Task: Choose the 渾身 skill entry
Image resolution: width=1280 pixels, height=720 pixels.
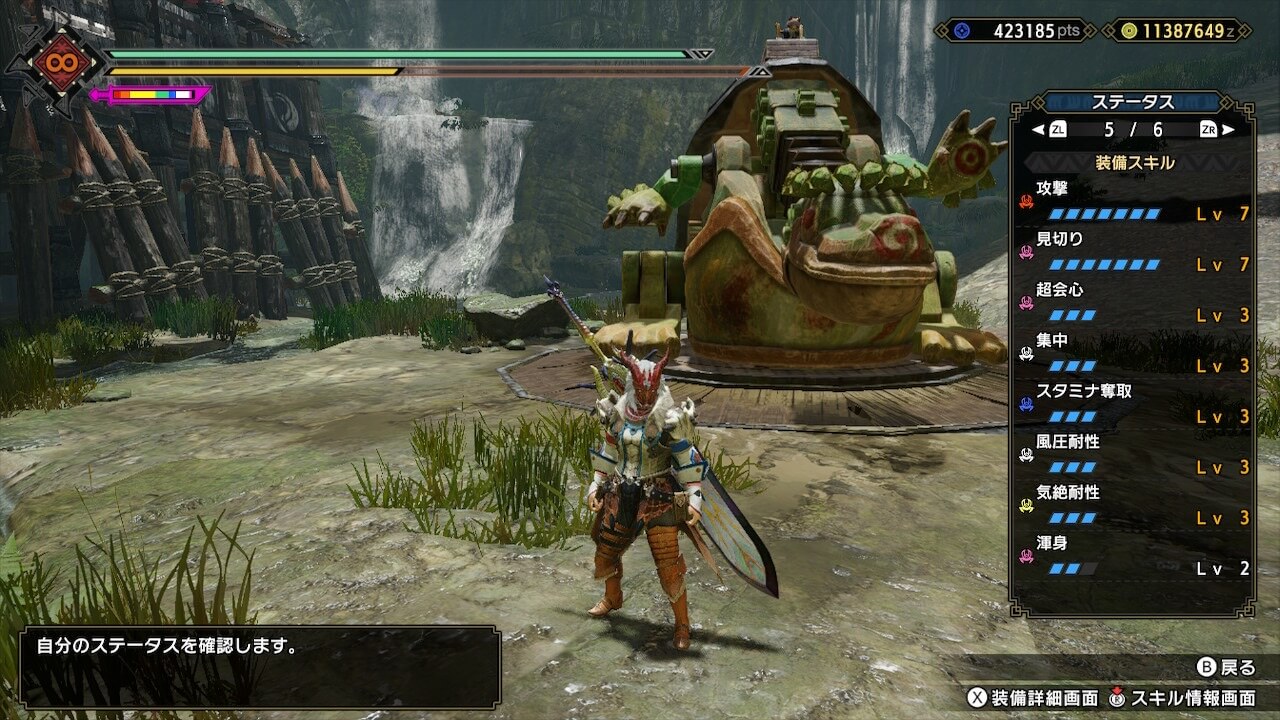Action: [x=1134, y=556]
